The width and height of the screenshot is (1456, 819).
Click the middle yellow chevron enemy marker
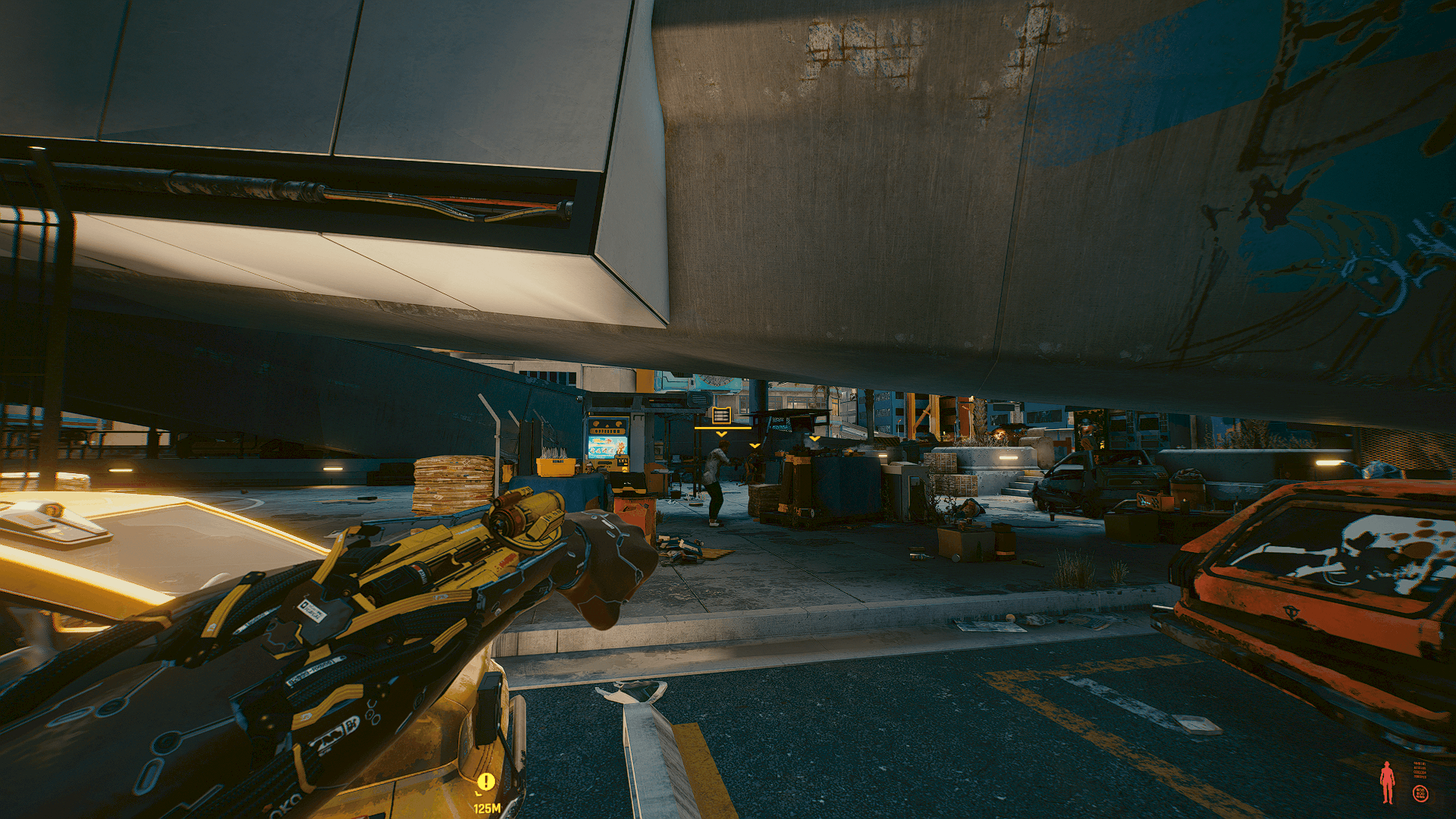pos(755,446)
